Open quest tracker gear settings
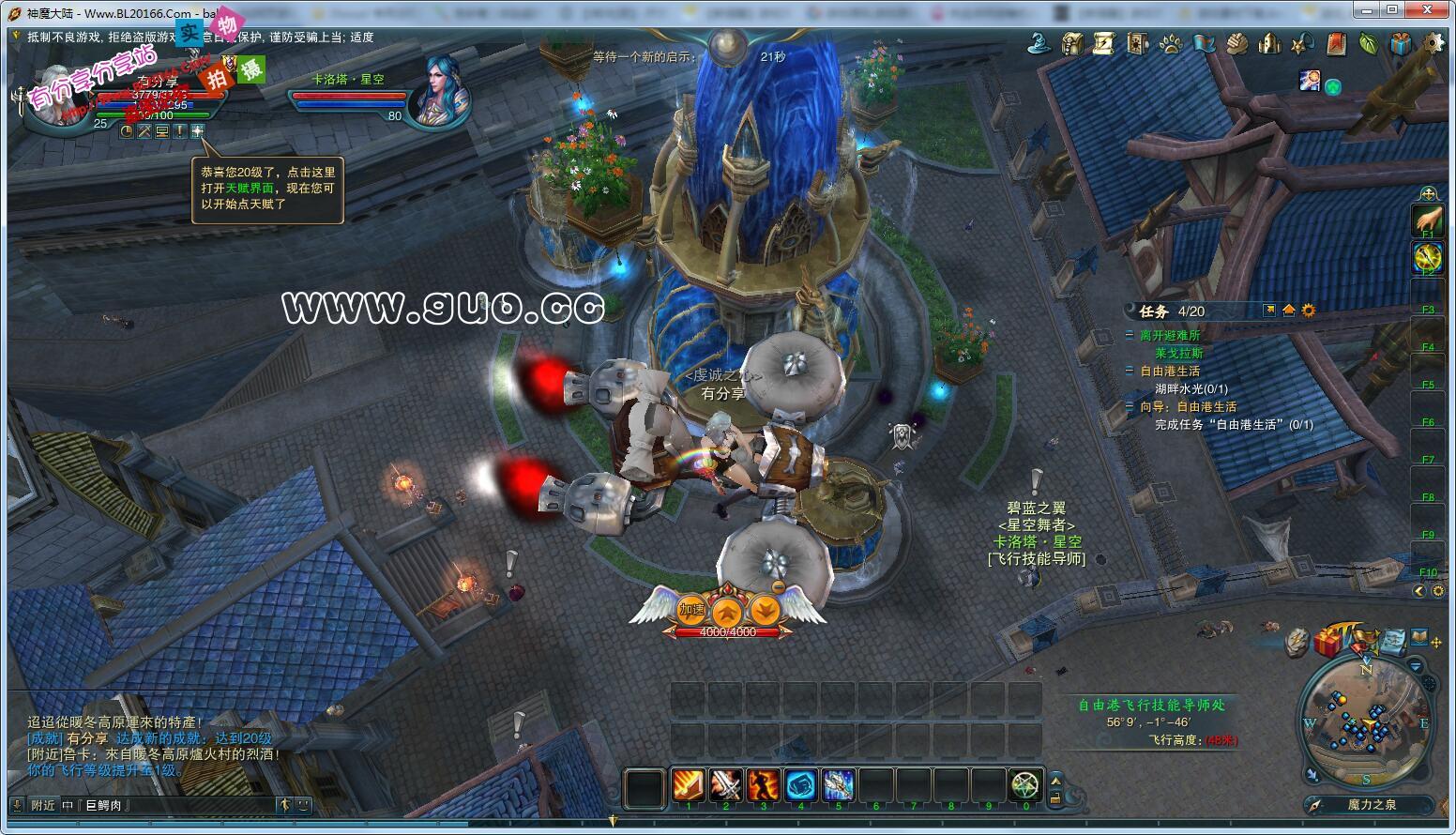Screen dimensions: 1456x835 (x=1309, y=311)
